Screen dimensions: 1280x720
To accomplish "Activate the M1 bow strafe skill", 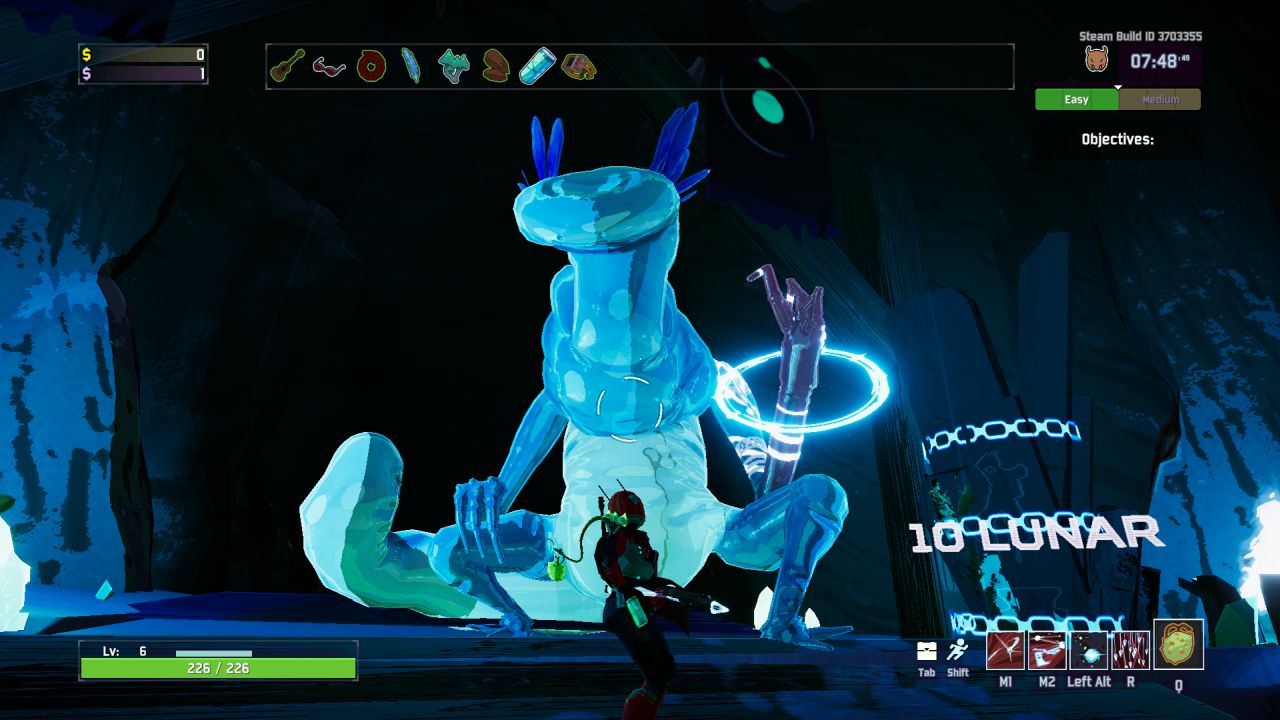I will click(x=1004, y=650).
